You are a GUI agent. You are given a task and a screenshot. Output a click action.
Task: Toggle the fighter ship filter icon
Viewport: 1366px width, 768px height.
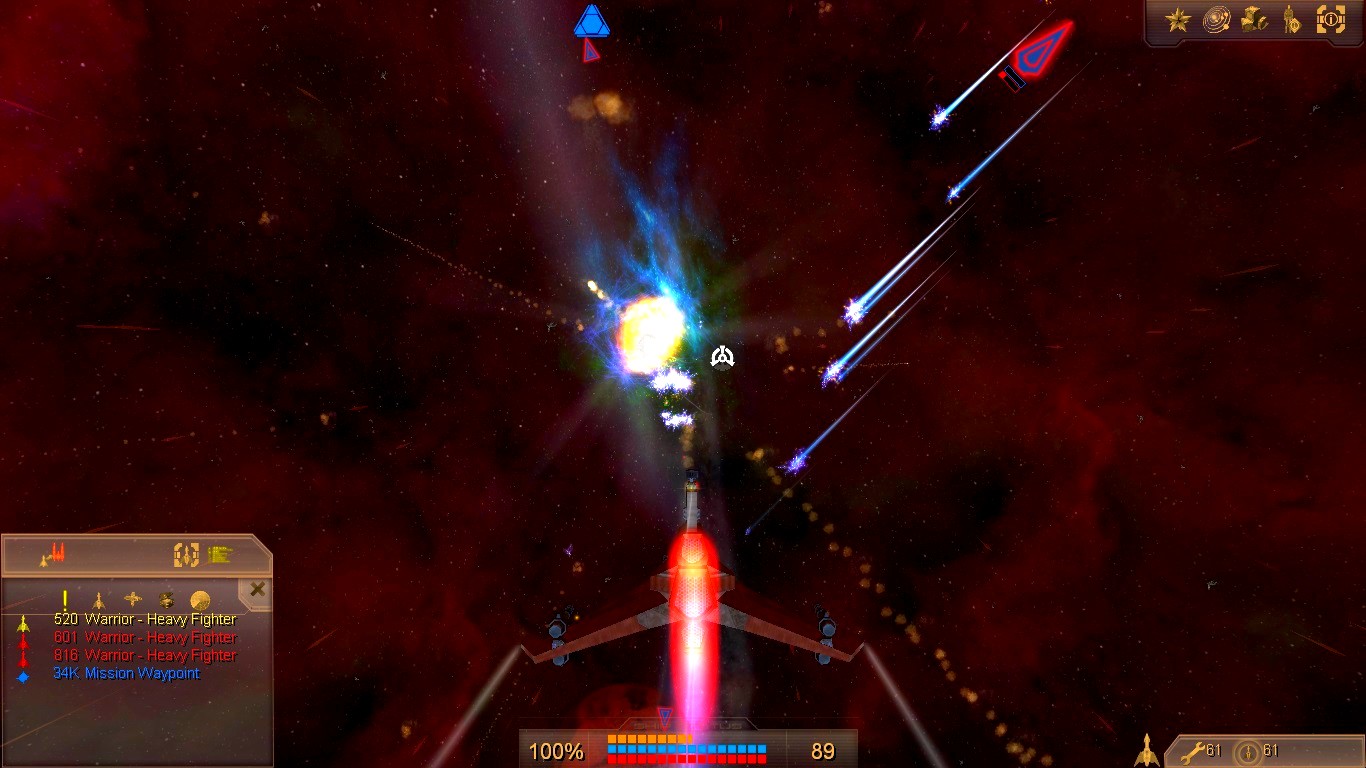(x=98, y=600)
